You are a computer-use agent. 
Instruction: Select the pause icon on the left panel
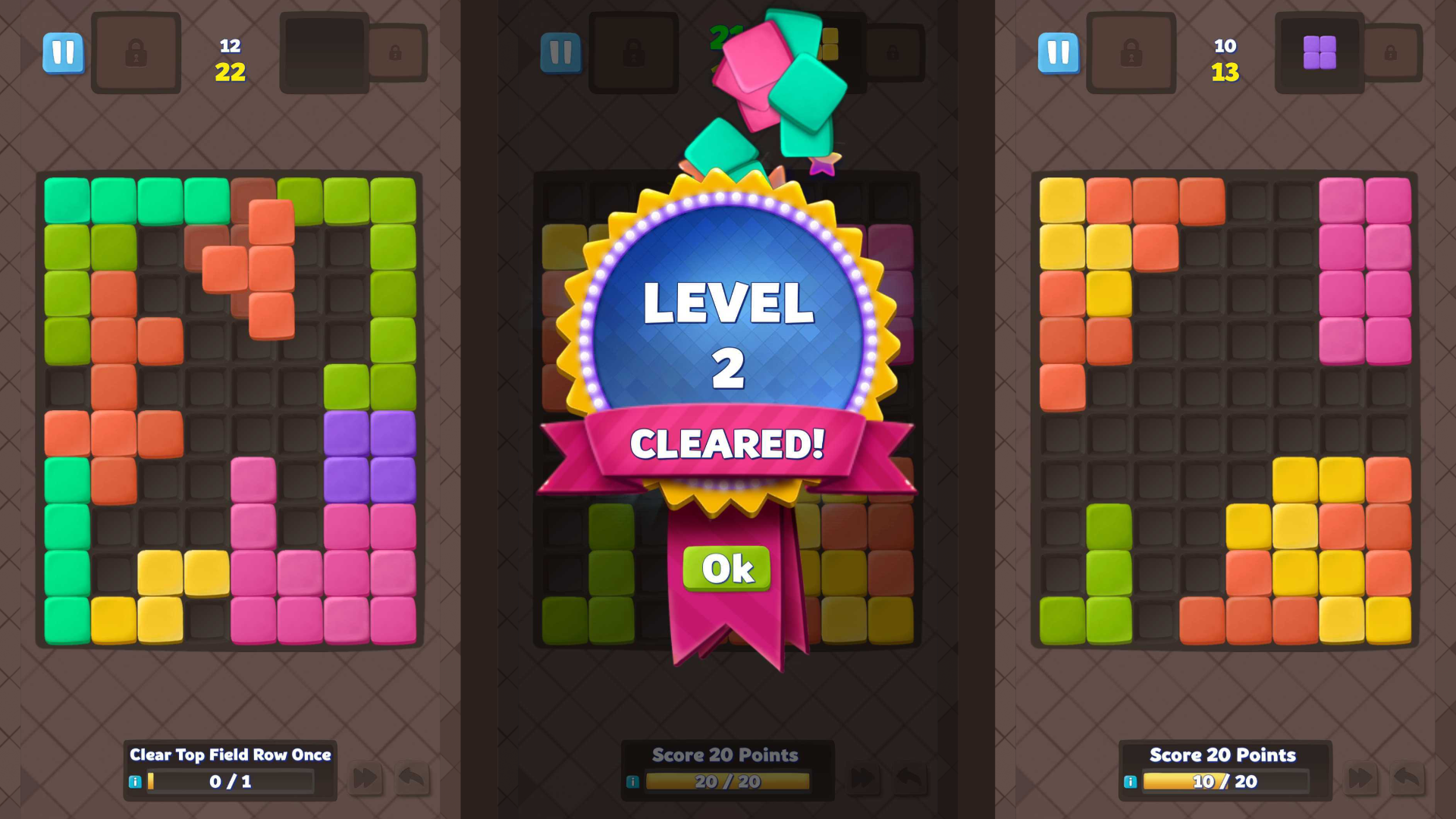click(x=64, y=52)
